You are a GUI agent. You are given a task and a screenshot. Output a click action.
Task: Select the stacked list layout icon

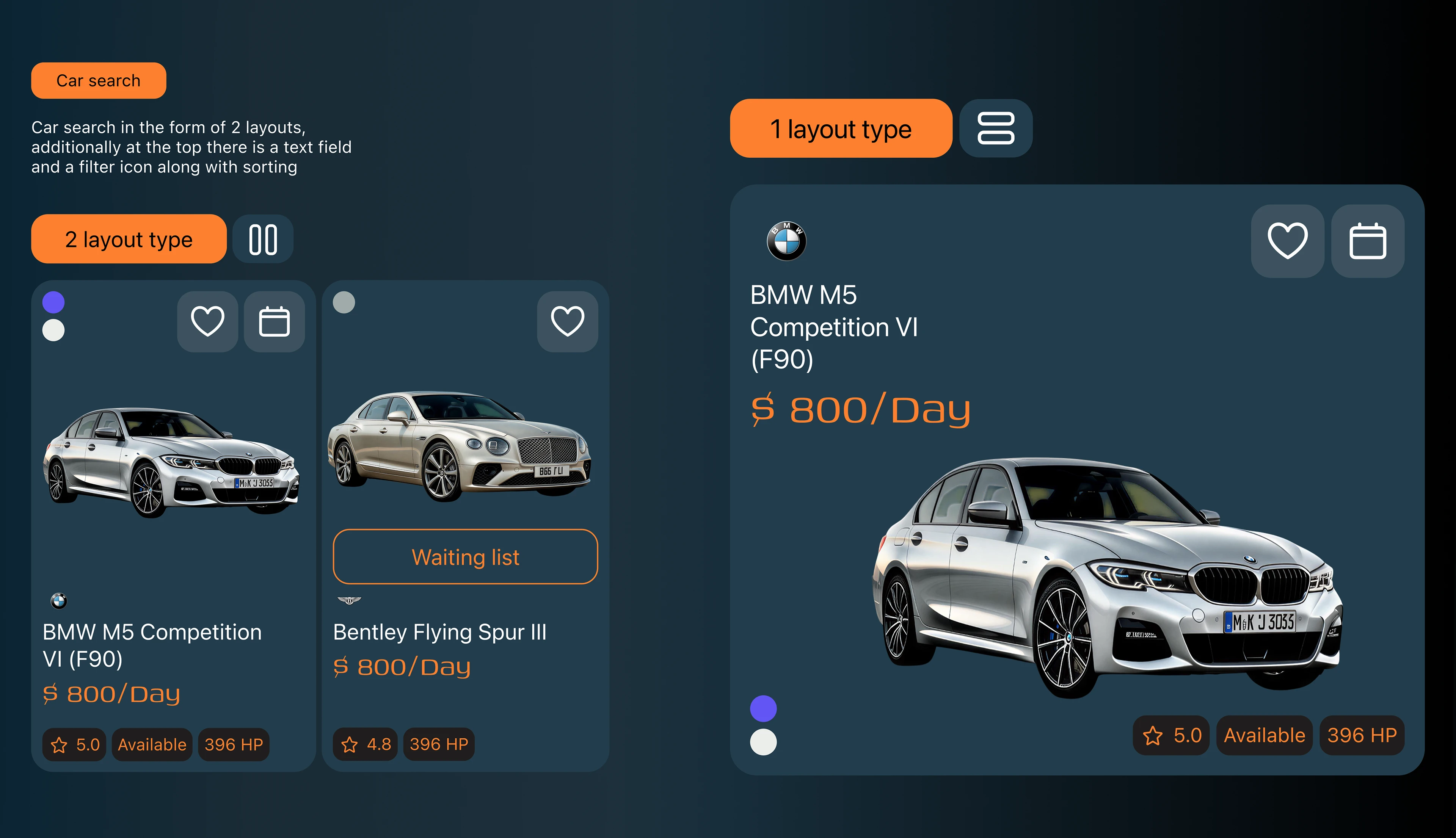995,128
